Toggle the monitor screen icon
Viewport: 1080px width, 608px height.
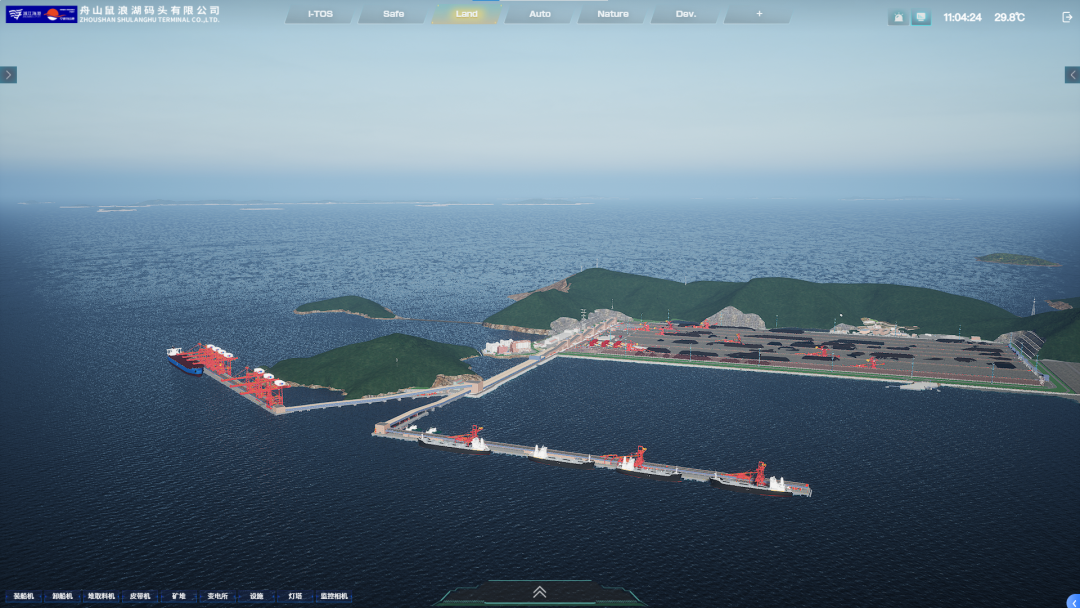click(x=921, y=17)
